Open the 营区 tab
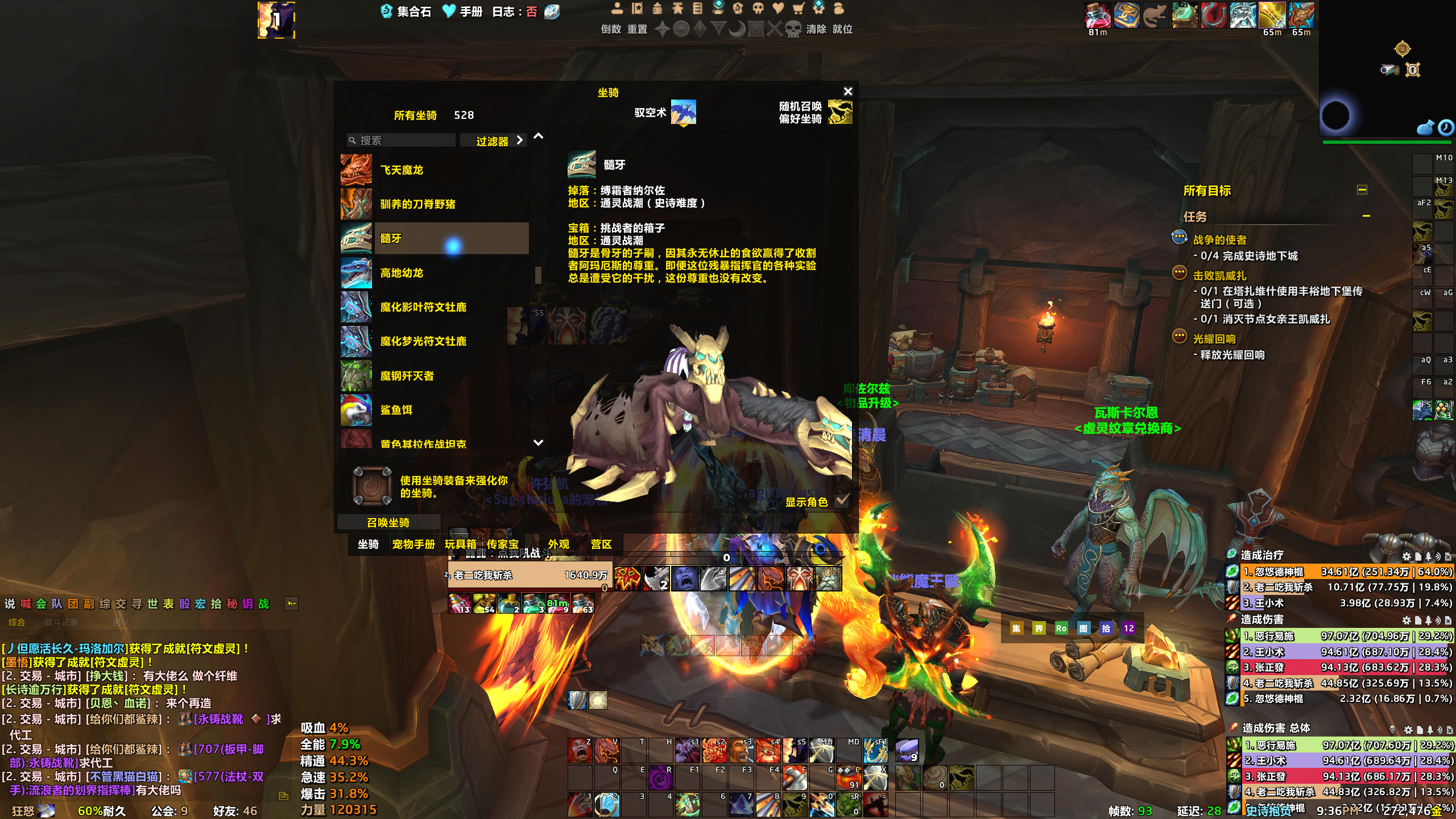This screenshot has width=1456, height=819. point(601,544)
